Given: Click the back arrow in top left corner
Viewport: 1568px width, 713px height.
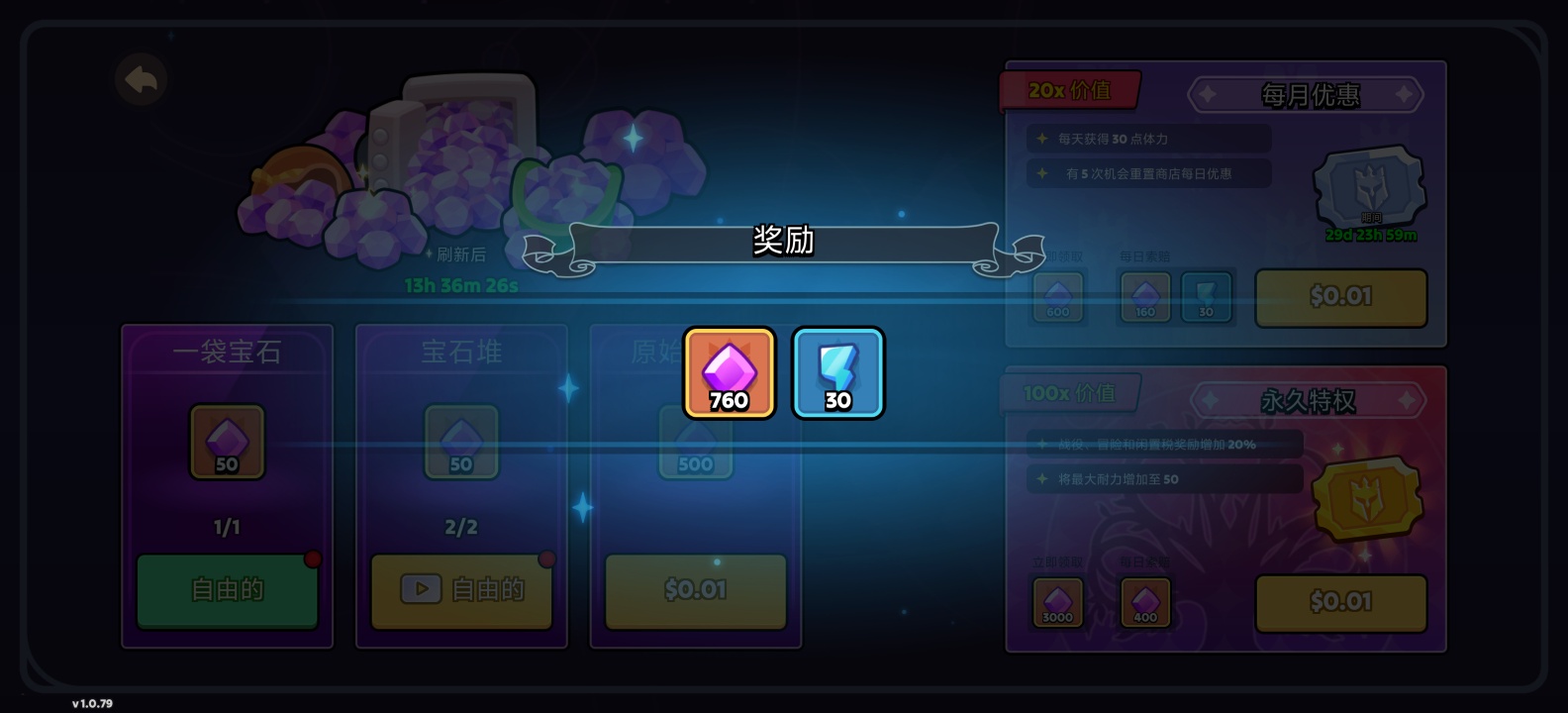Looking at the screenshot, I should click(x=142, y=81).
